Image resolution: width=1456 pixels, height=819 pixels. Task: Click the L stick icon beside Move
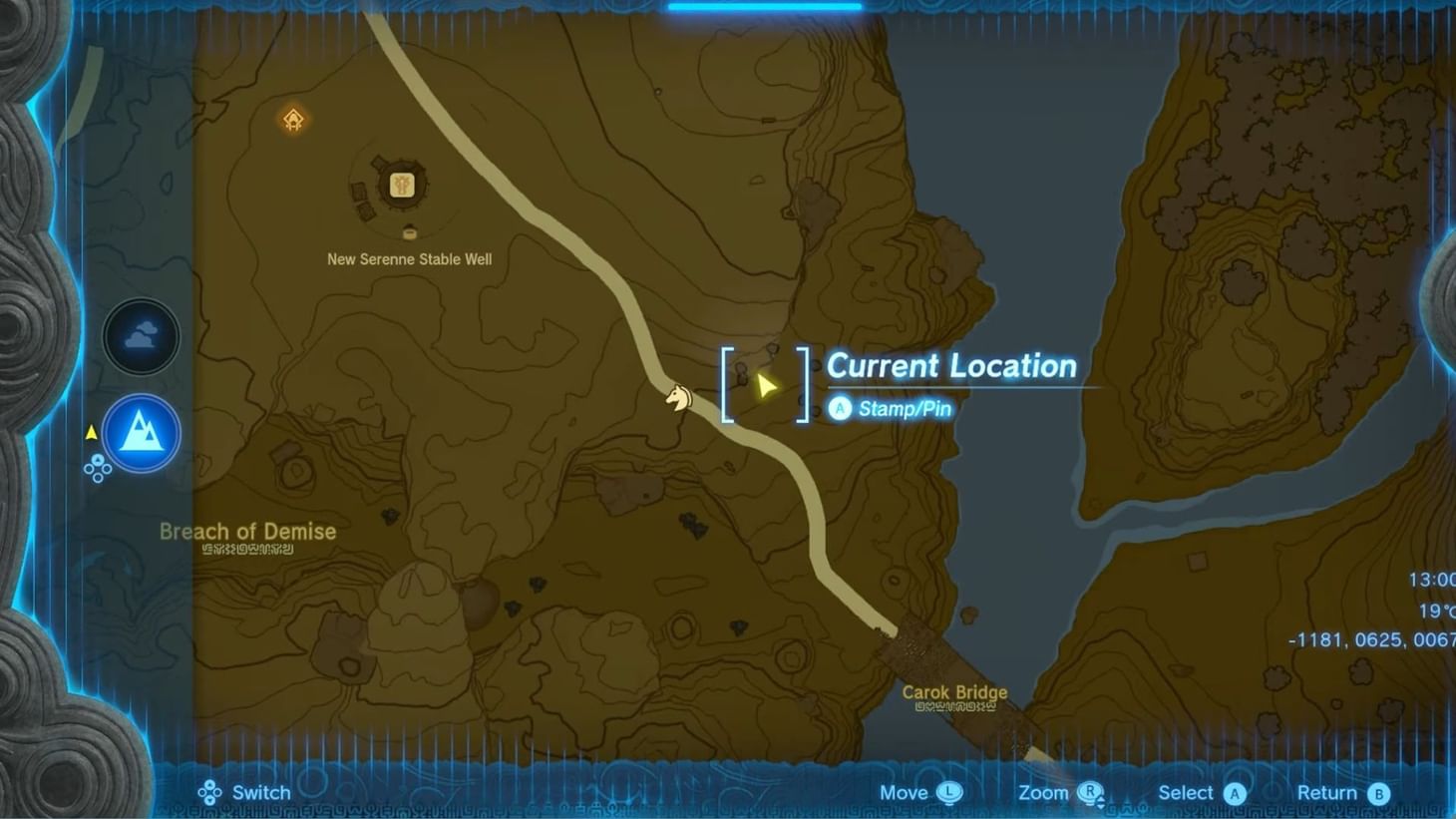[x=949, y=792]
